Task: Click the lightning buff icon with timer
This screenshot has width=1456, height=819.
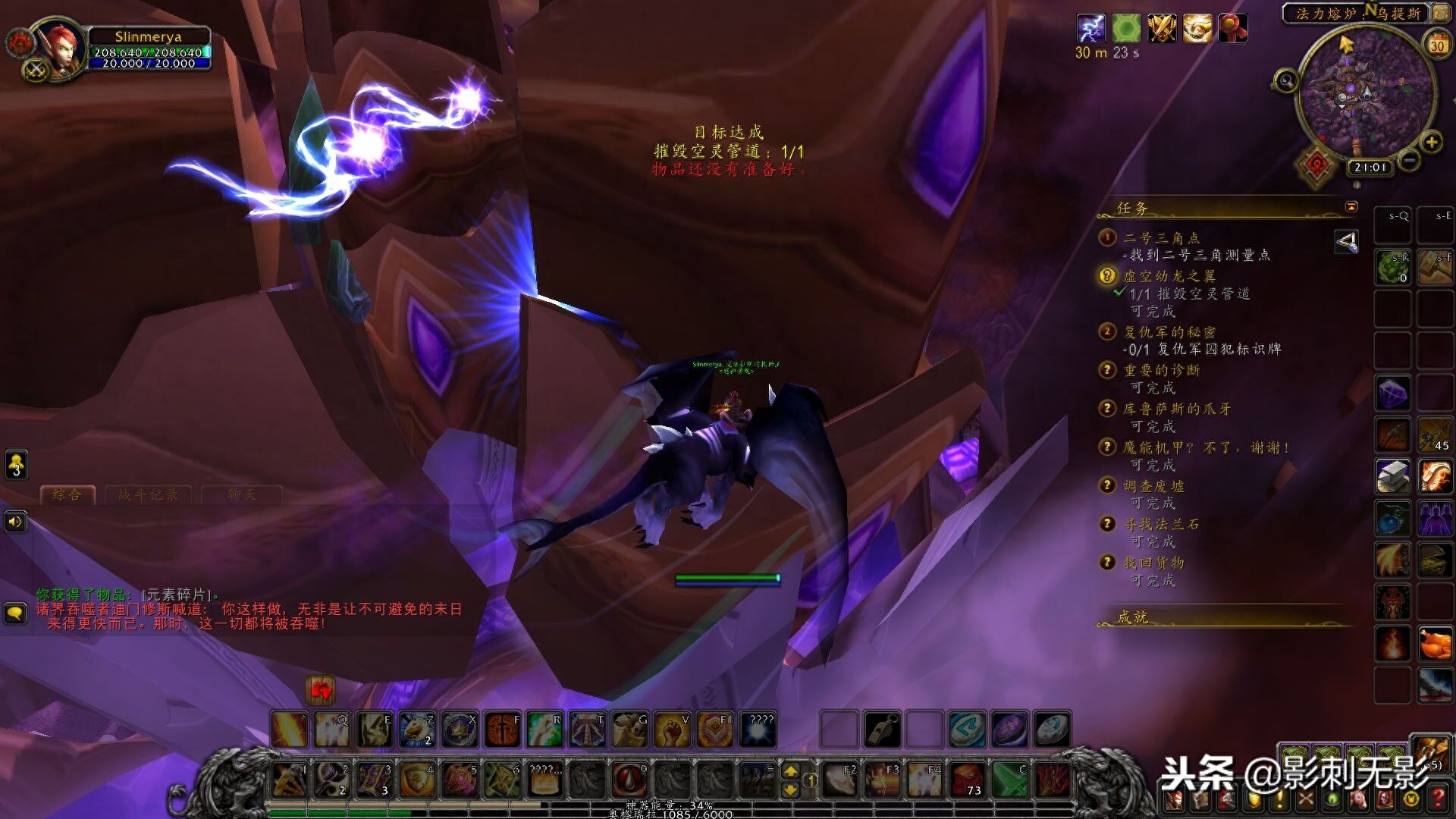Action: [1090, 29]
